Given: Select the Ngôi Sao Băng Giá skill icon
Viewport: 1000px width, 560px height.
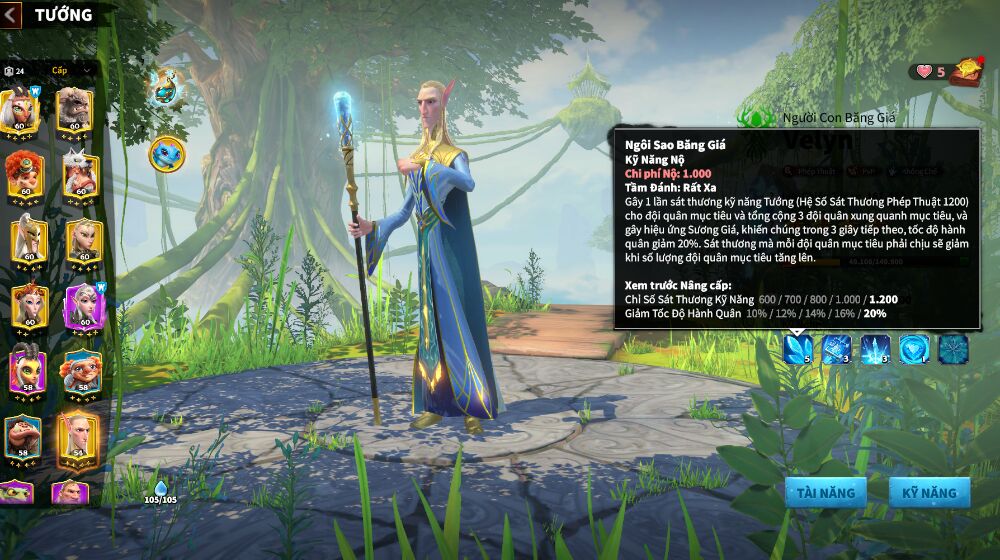Looking at the screenshot, I should coord(798,348).
